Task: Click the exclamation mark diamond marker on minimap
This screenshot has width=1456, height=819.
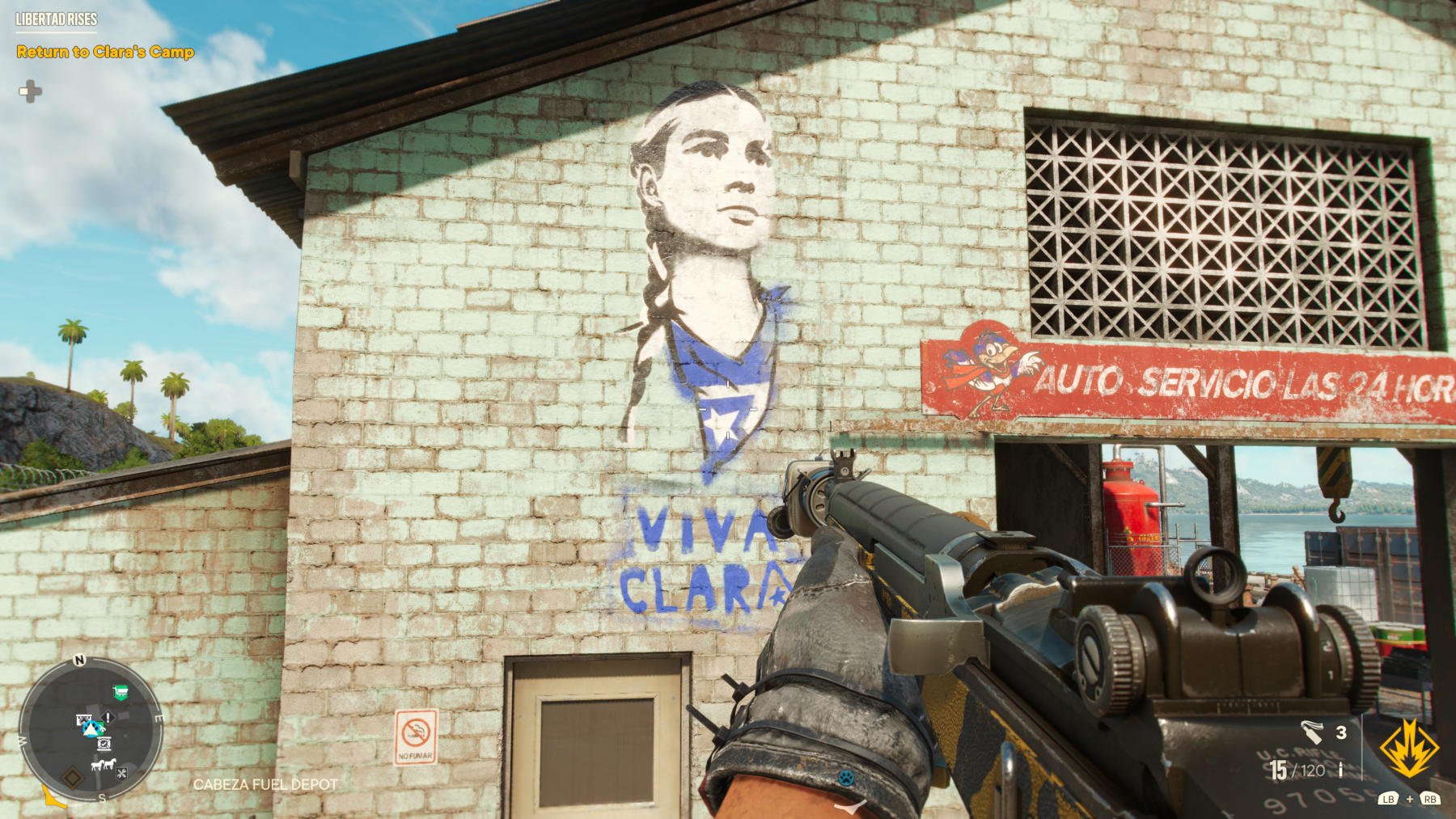Action: (108, 717)
